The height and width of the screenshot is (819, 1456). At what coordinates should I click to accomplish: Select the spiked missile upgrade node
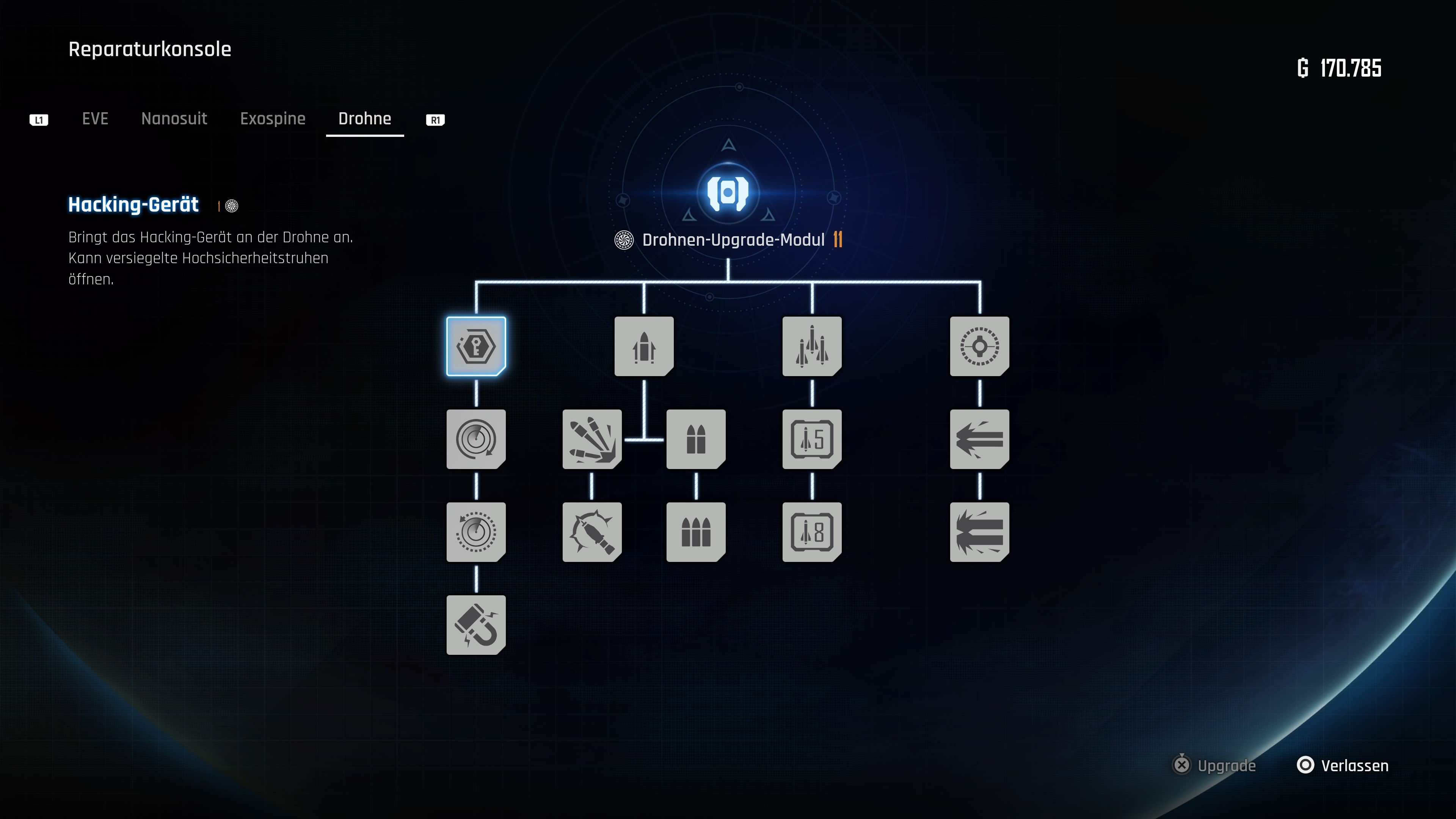point(591,532)
